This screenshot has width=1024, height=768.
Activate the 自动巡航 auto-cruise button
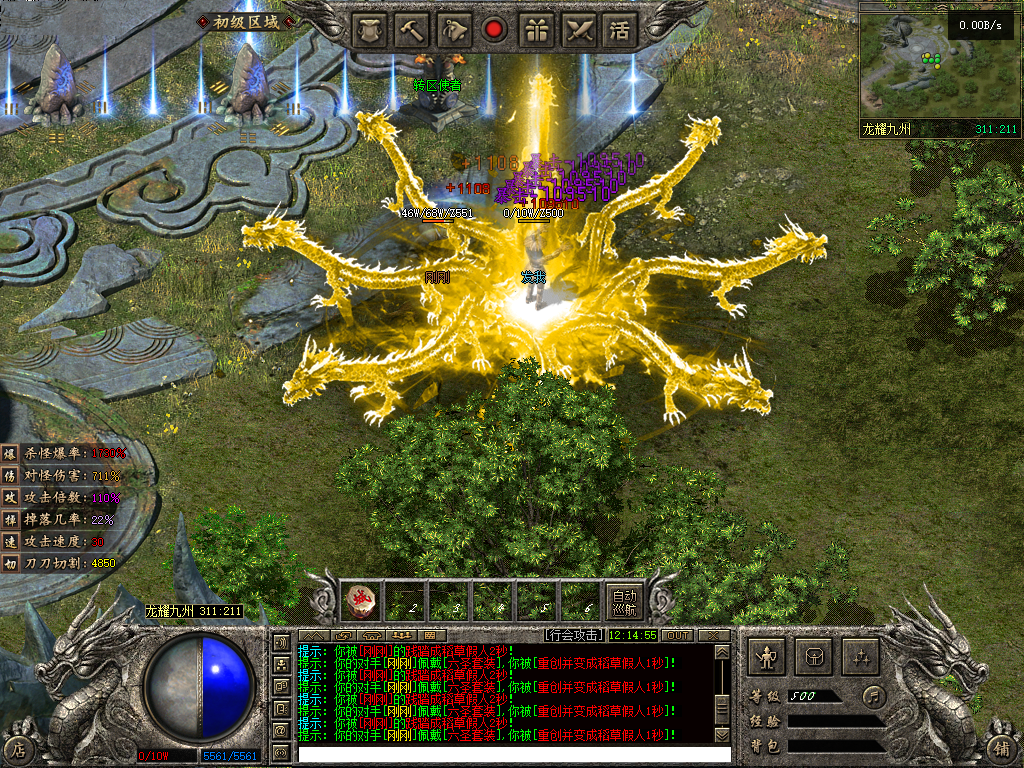click(x=624, y=601)
